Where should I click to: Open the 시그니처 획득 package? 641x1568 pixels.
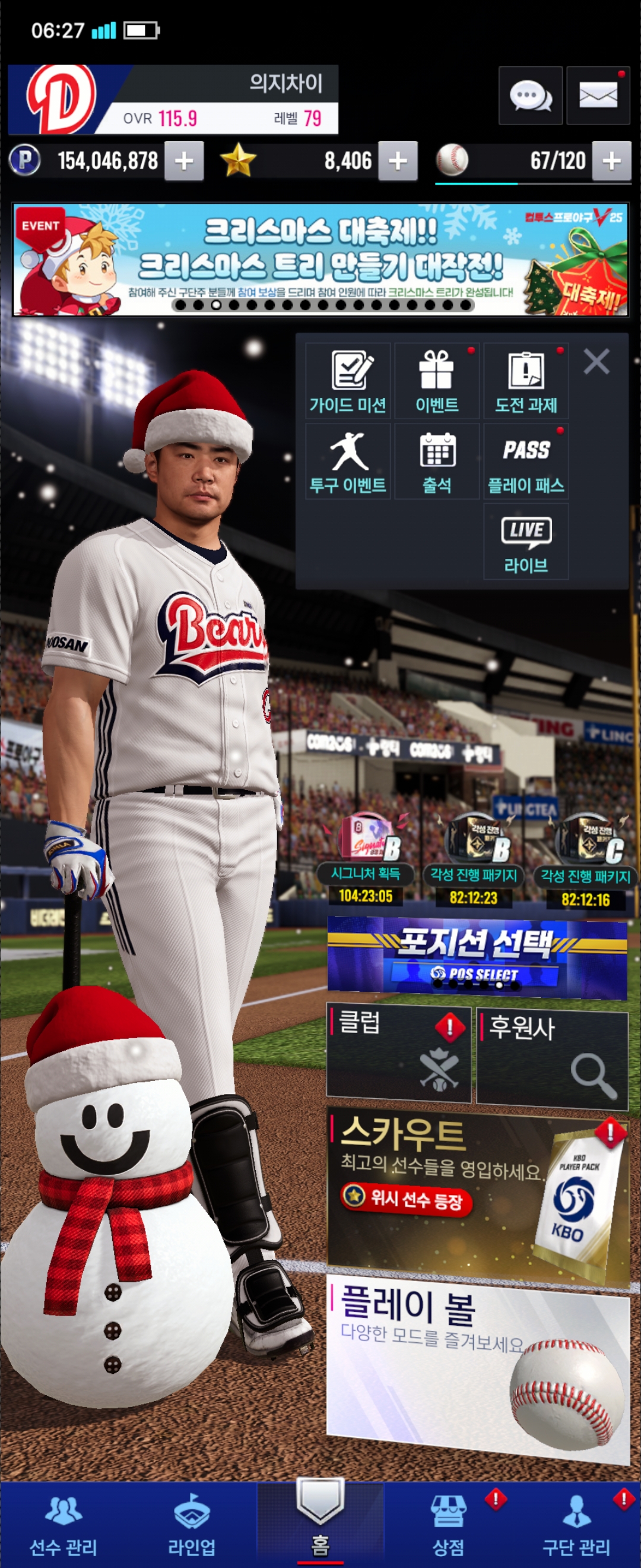click(x=366, y=858)
